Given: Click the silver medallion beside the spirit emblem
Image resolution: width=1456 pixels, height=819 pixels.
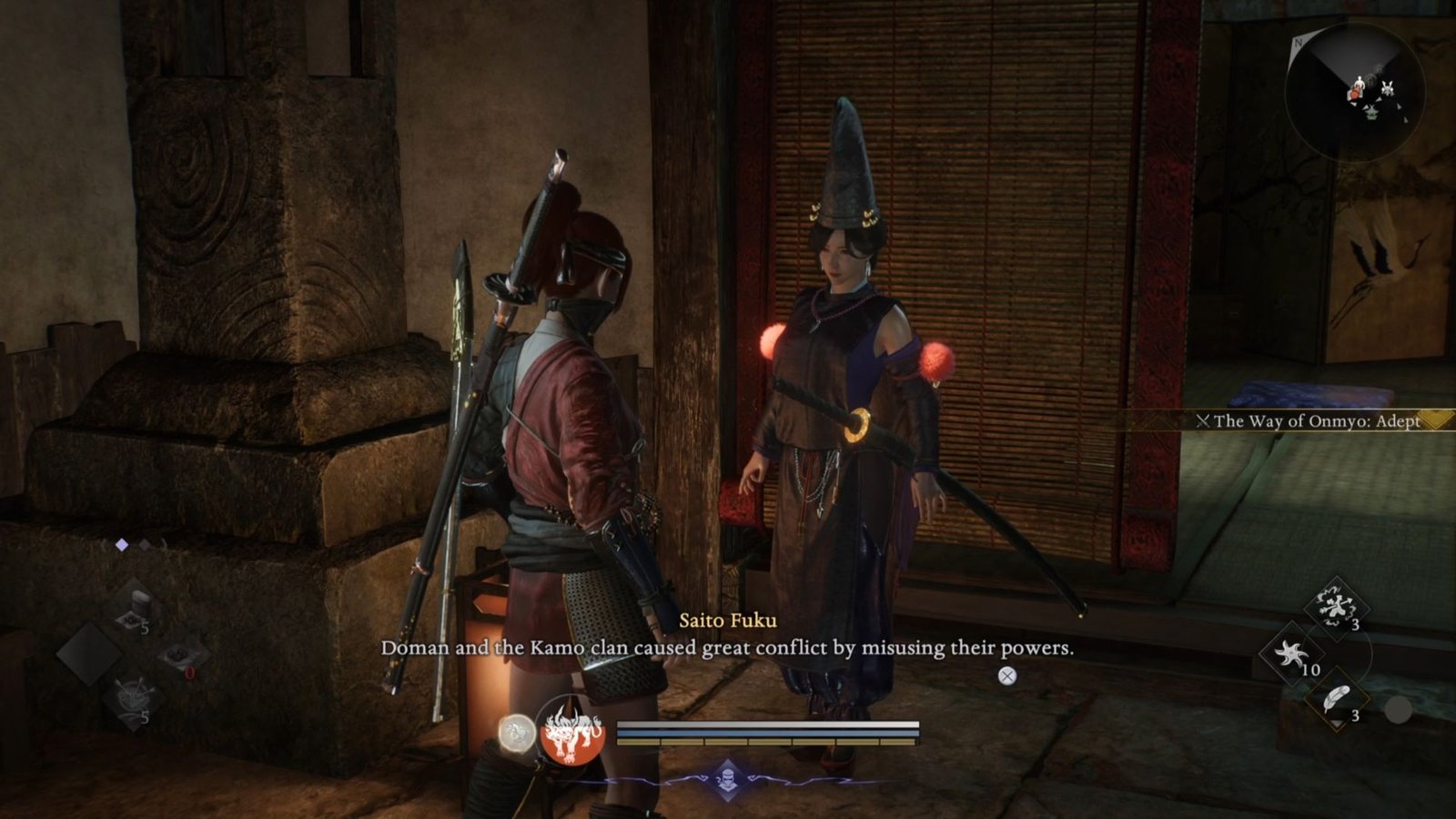Looking at the screenshot, I should pos(515,733).
